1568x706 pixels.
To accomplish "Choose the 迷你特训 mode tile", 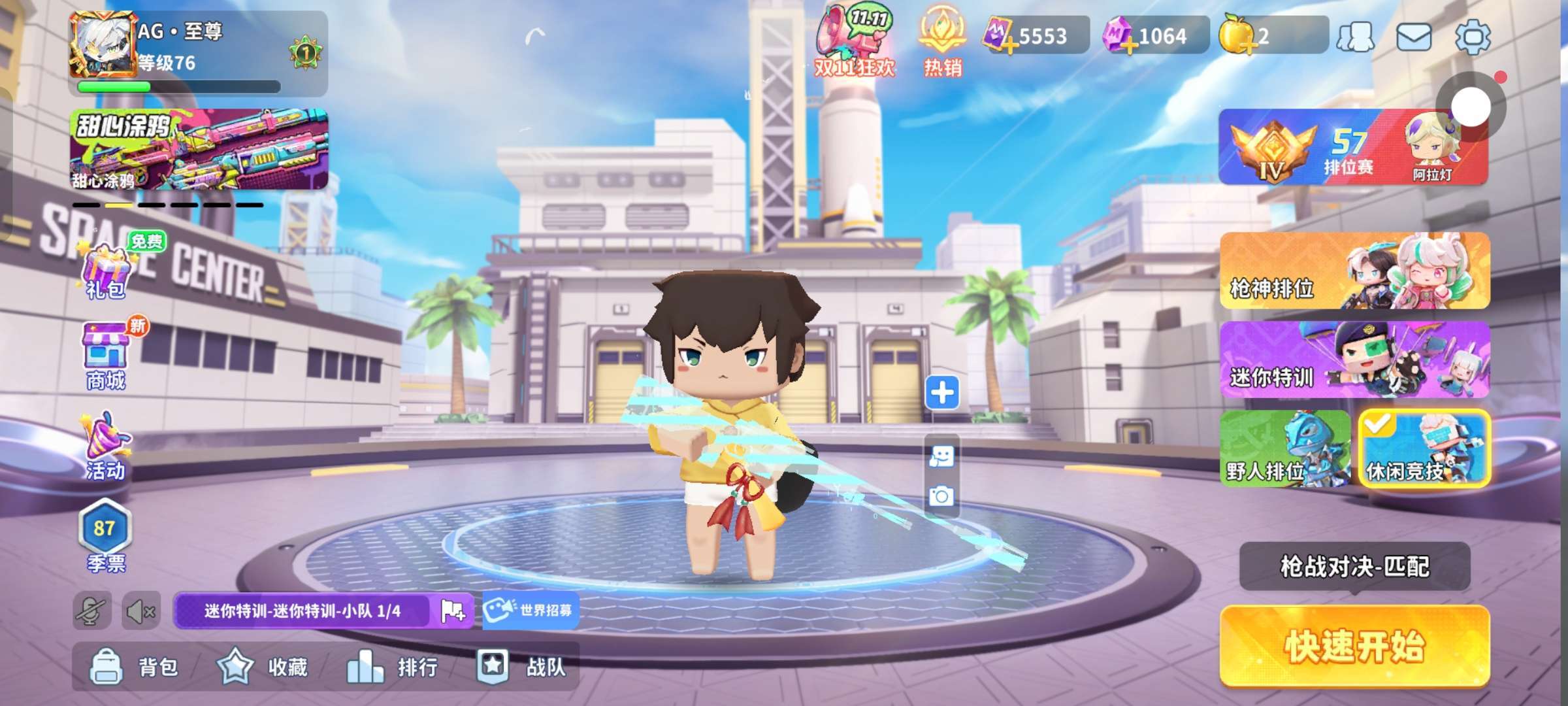I will pyautogui.click(x=1354, y=360).
